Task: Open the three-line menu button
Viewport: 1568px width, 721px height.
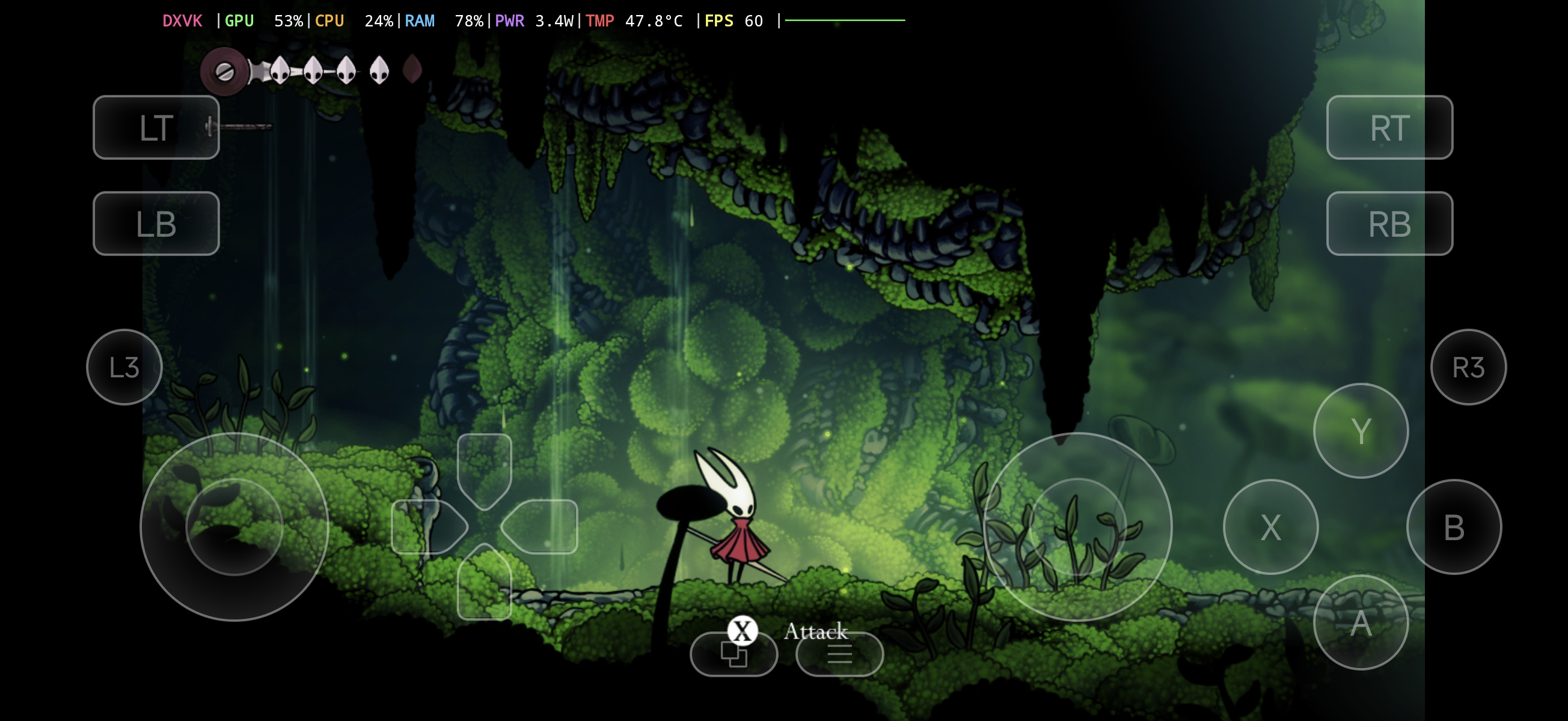Action: (839, 655)
